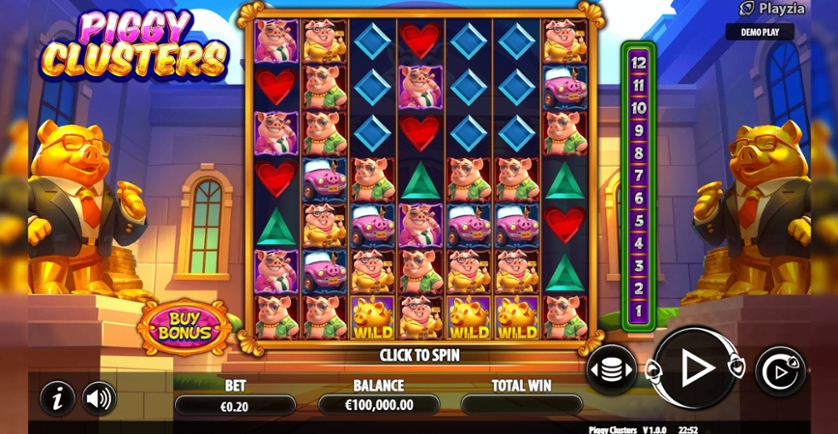Activate the autoplay button

pyautogui.click(x=779, y=370)
